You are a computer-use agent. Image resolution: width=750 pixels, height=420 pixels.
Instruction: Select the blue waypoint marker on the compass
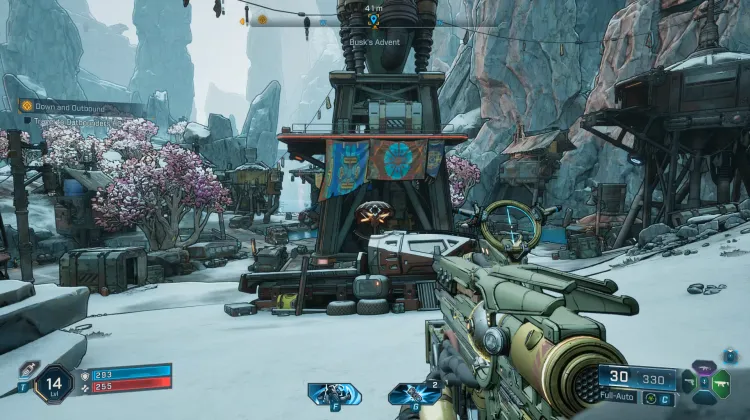(x=373, y=19)
